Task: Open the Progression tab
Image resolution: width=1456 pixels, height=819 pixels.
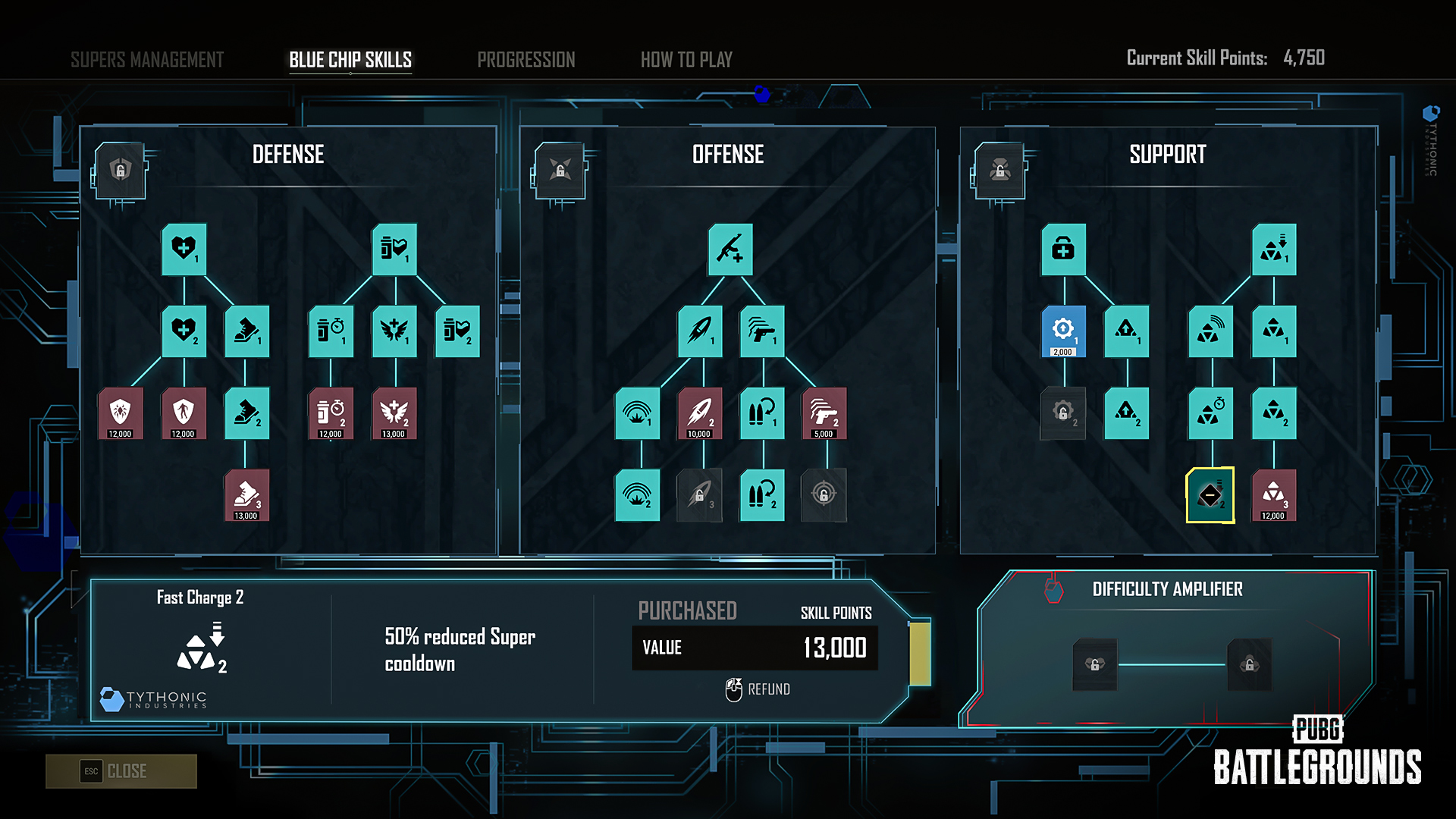Action: pos(526,60)
